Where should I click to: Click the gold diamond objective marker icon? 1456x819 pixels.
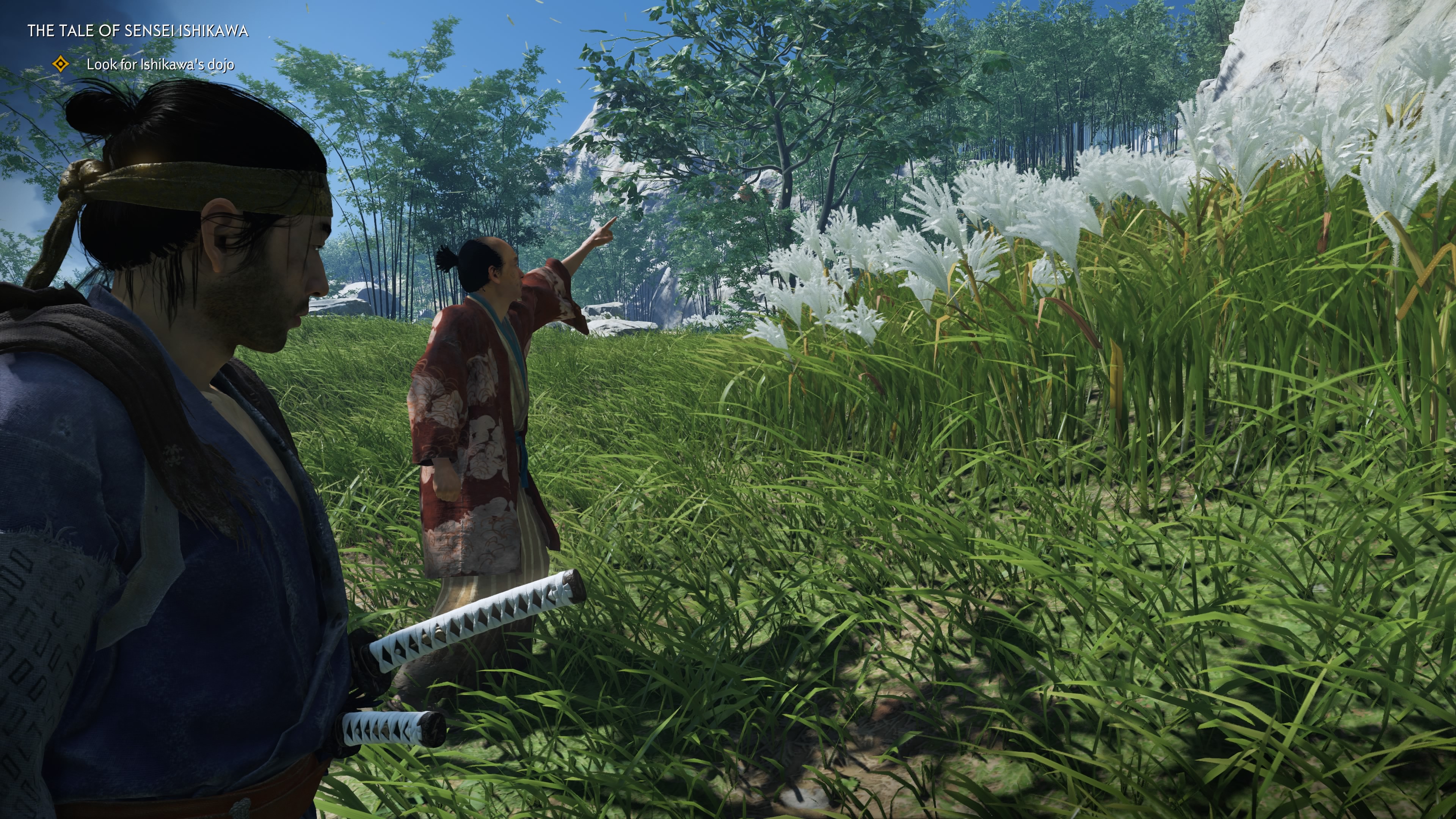(x=61, y=64)
